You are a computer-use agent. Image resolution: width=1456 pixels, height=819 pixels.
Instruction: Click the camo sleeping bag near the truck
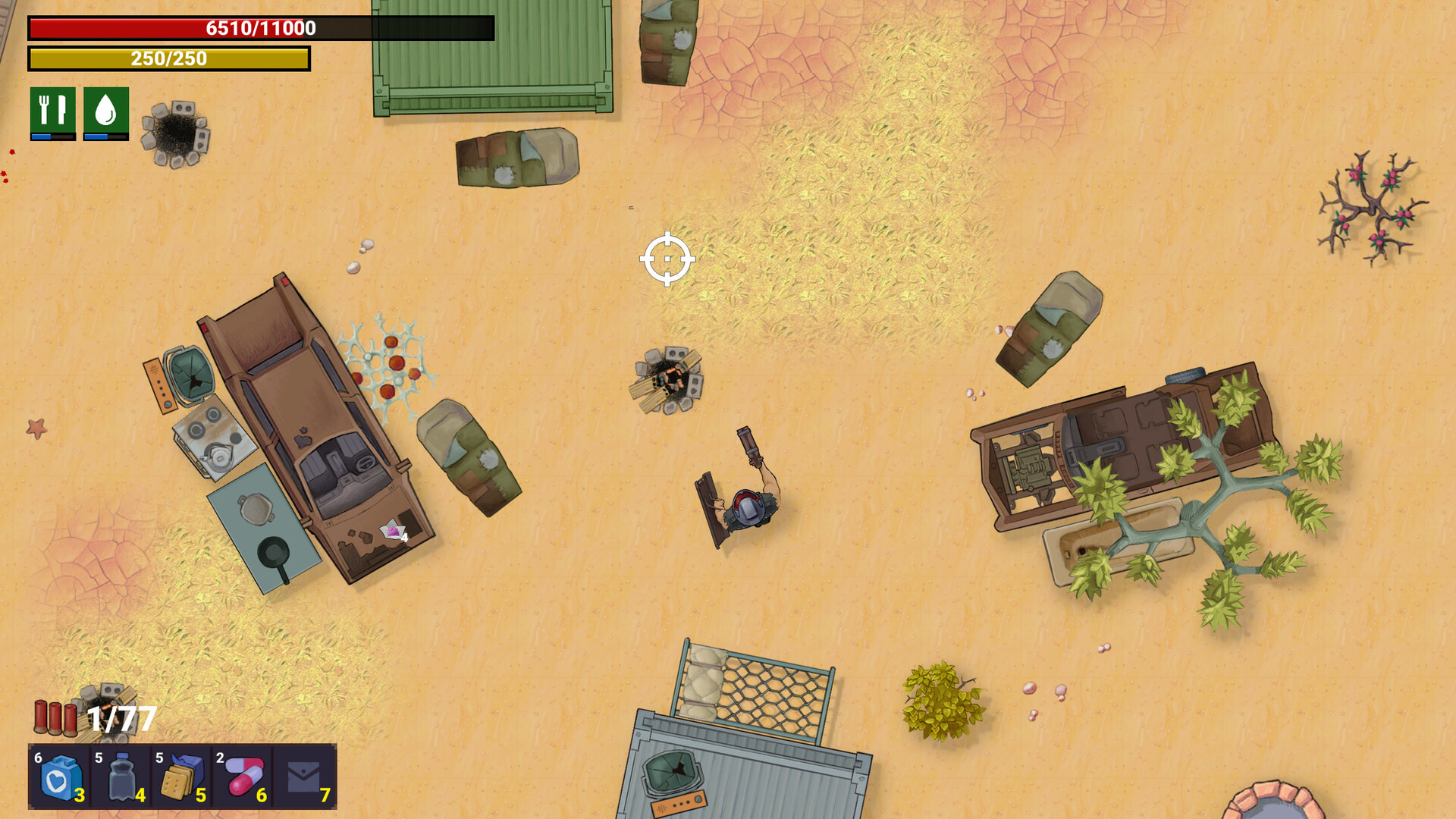pyautogui.click(x=470, y=455)
